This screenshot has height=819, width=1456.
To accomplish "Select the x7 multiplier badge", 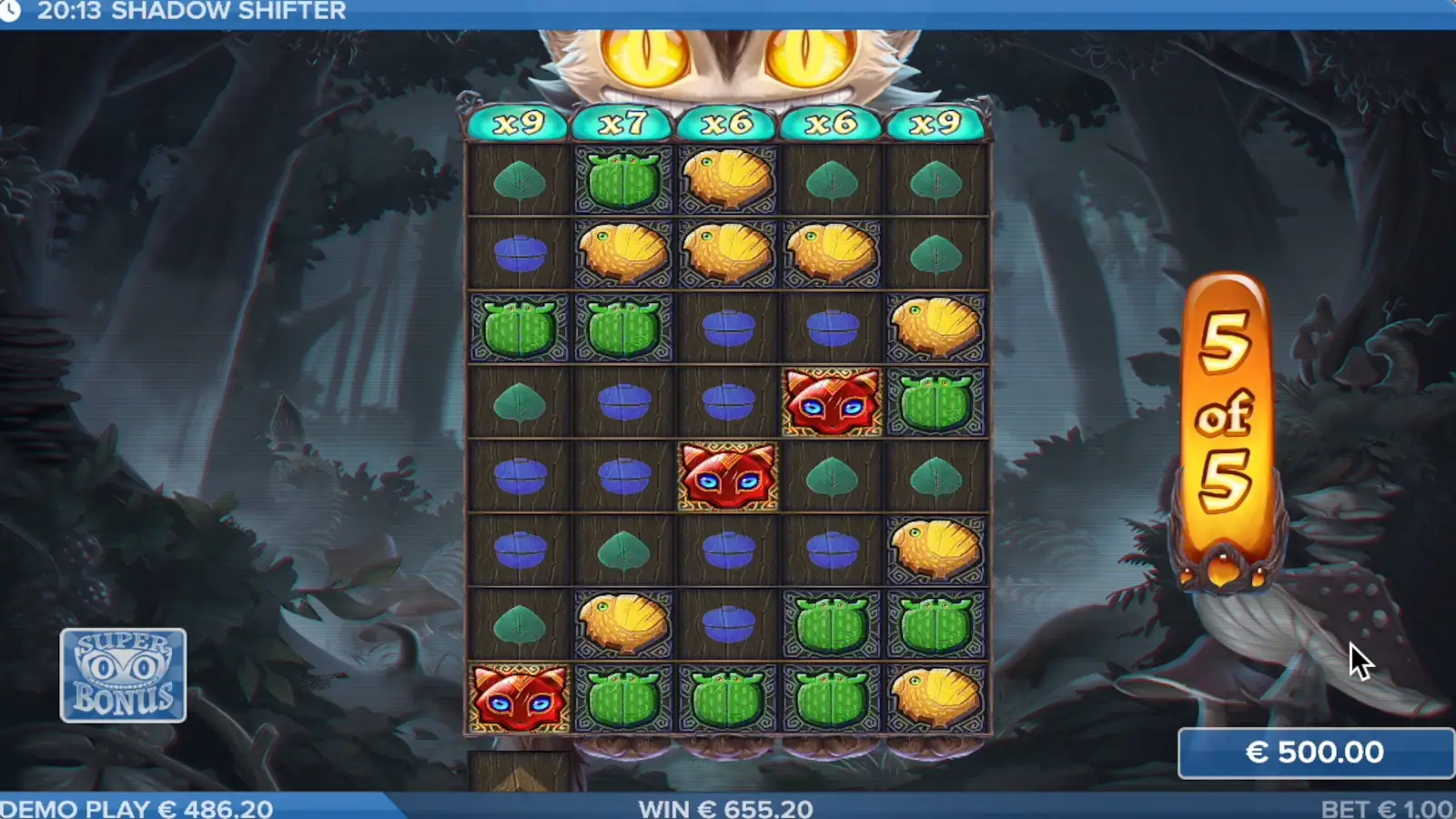I will [x=623, y=120].
